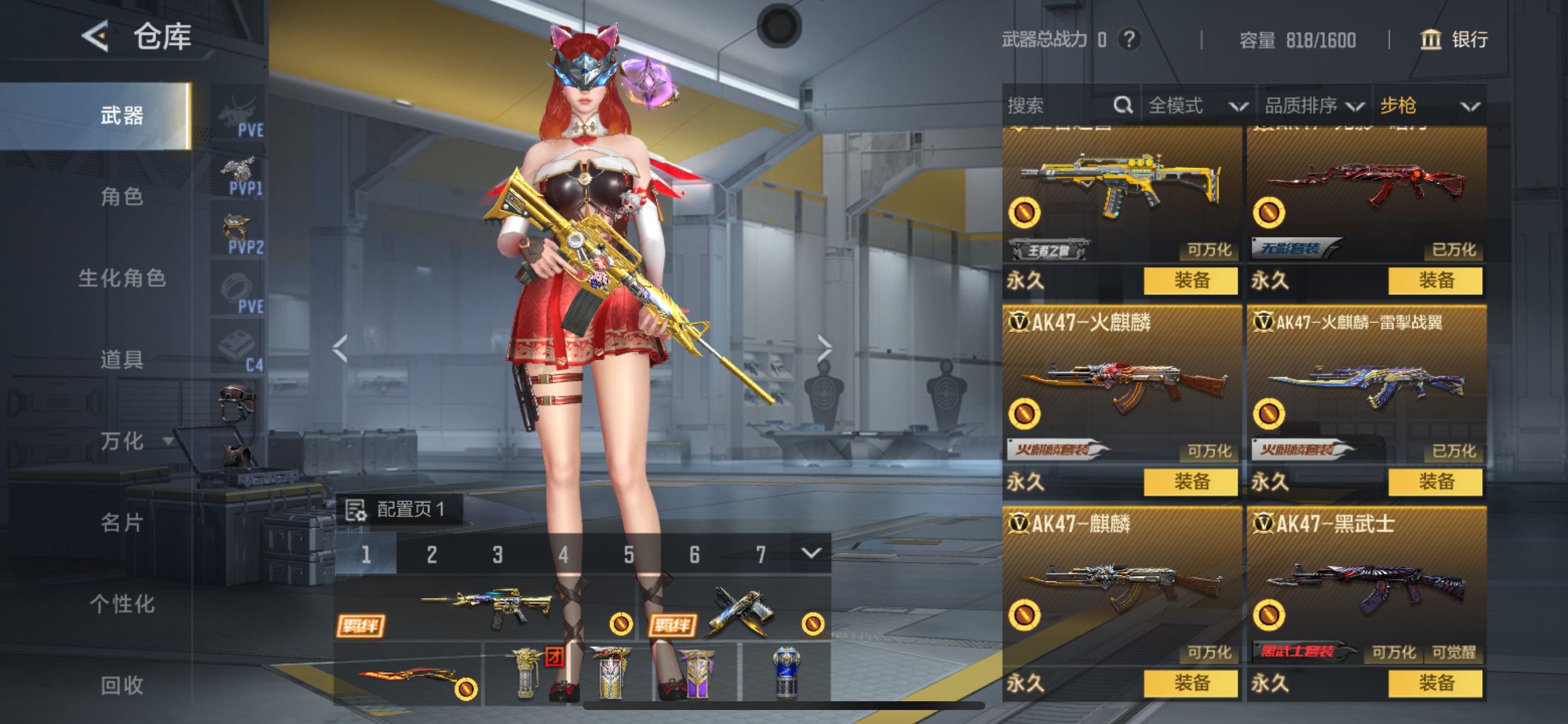Open the 名片 name card tab
Screen dimensions: 1568x724
coord(123,522)
